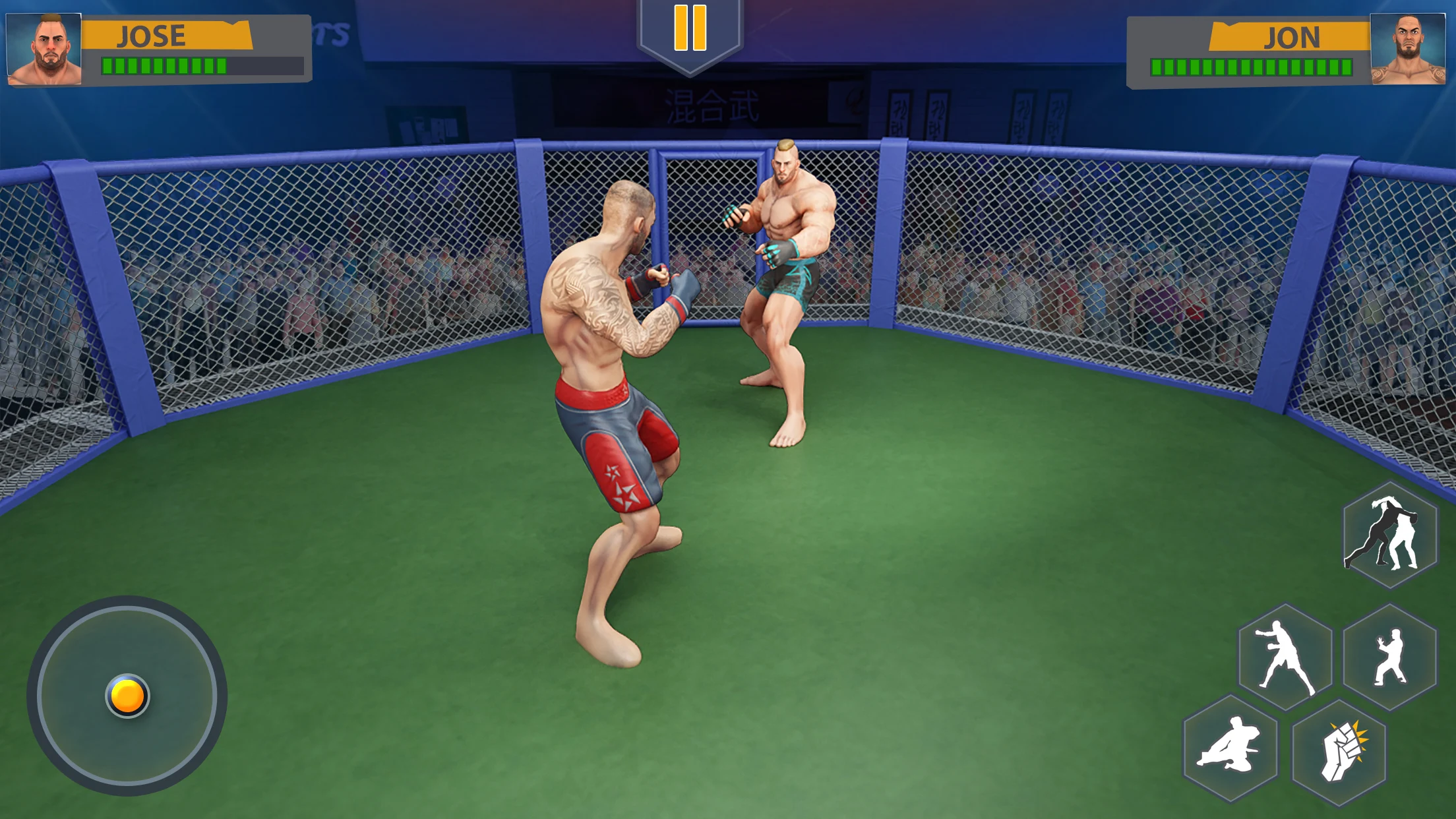Pause the fight with the pause button
This screenshot has height=819, width=1456.
point(690,29)
